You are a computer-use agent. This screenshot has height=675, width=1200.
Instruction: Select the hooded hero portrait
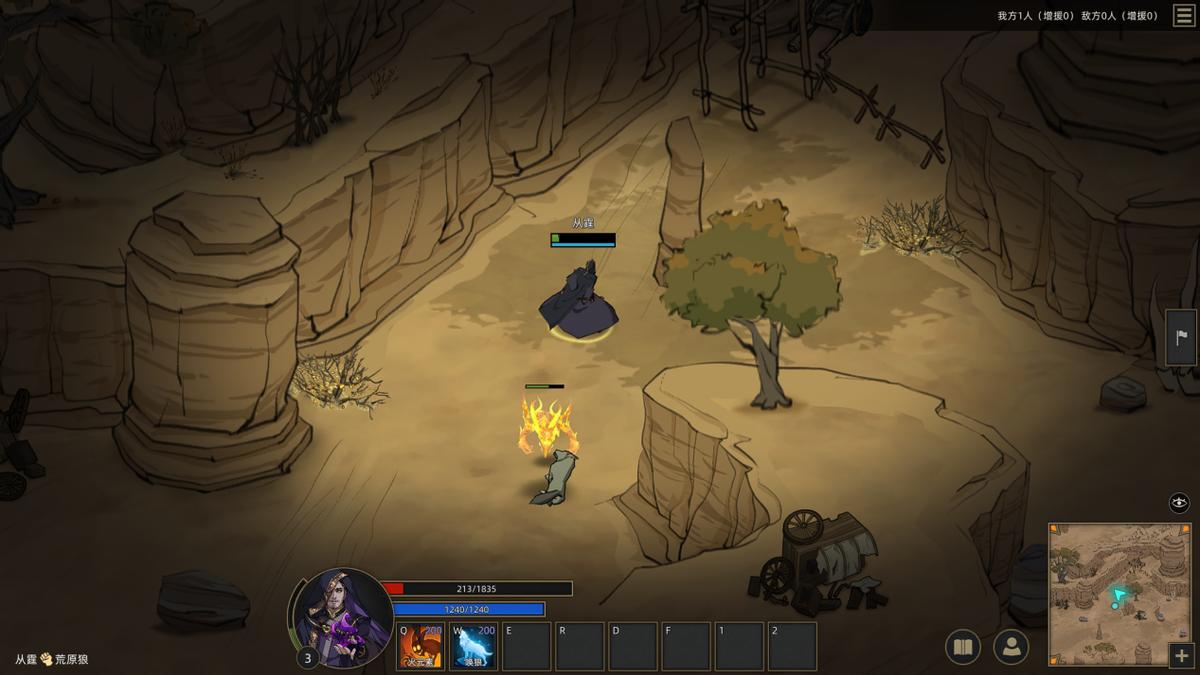click(340, 617)
